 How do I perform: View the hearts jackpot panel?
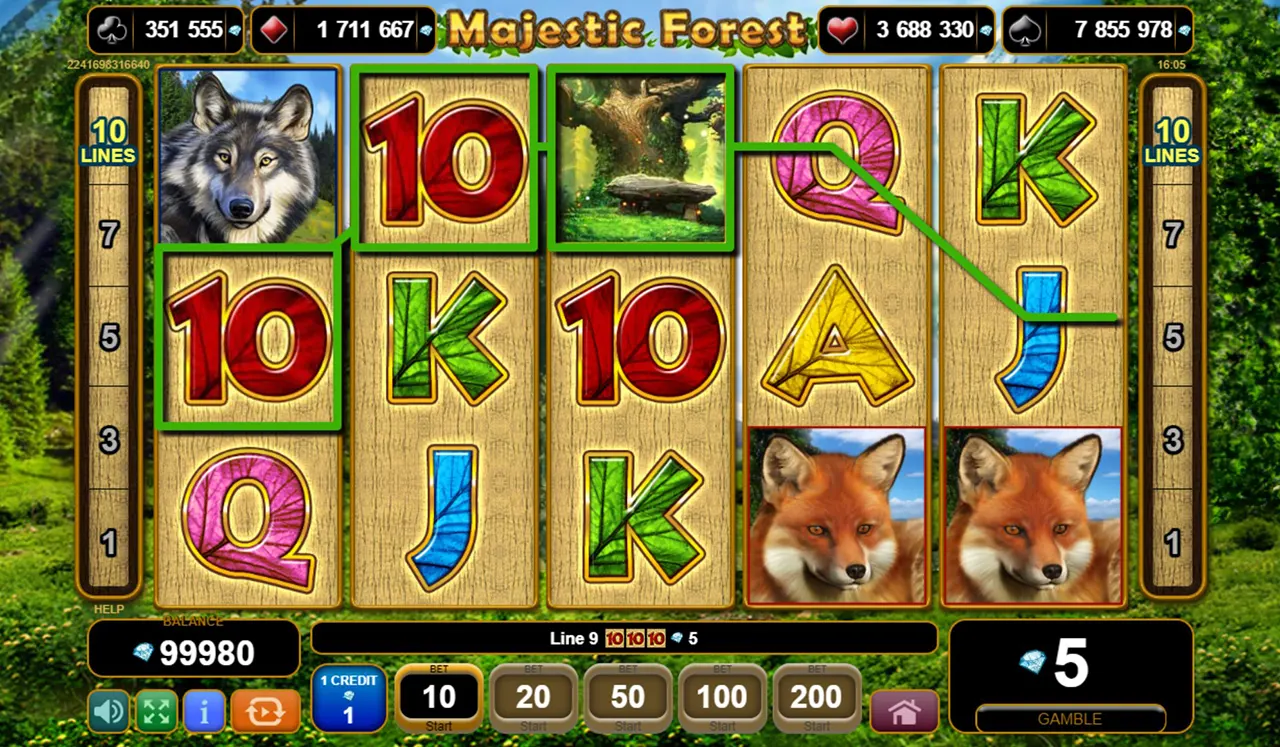(906, 30)
